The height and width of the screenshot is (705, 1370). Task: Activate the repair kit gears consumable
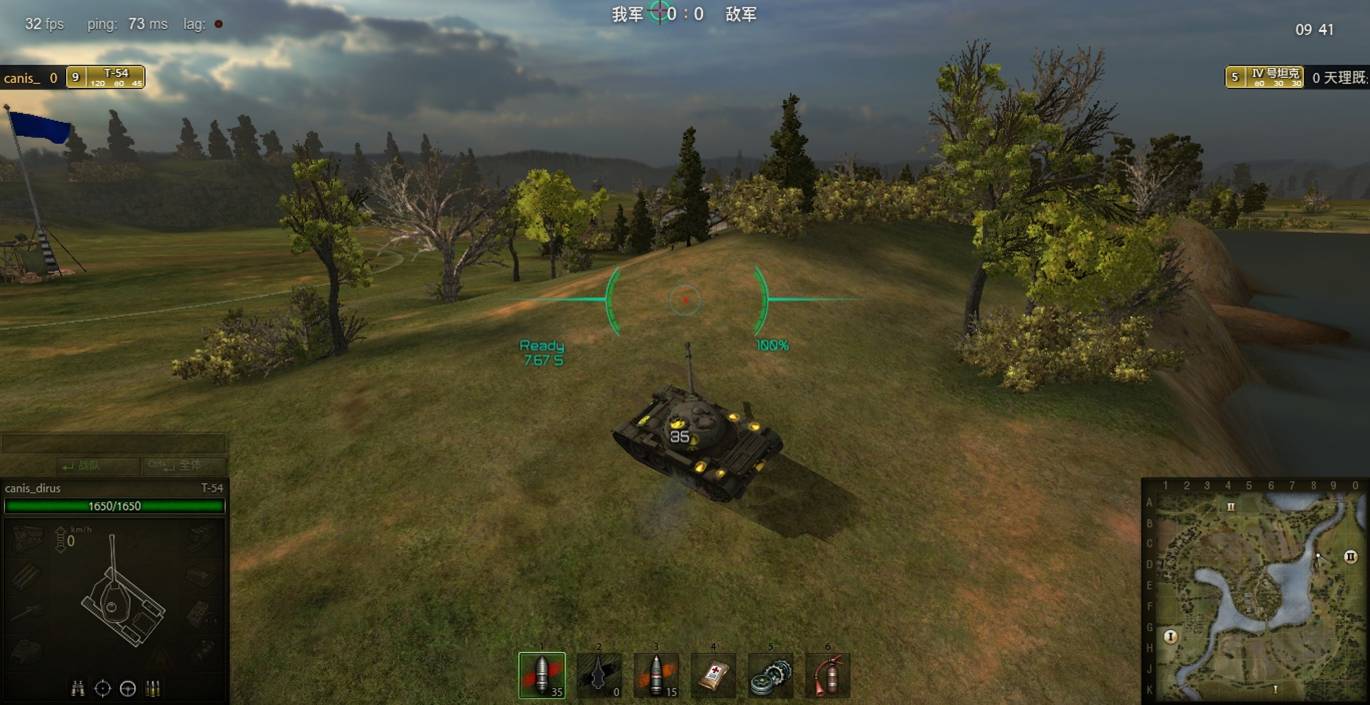coord(770,675)
